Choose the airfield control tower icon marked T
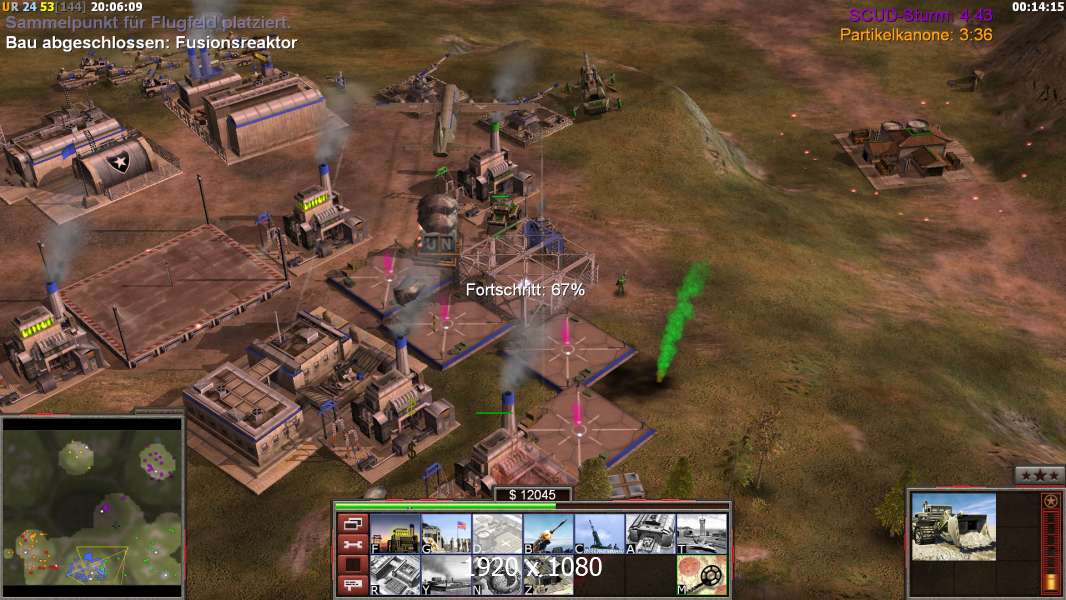Image resolution: width=1066 pixels, height=600 pixels. 701,534
